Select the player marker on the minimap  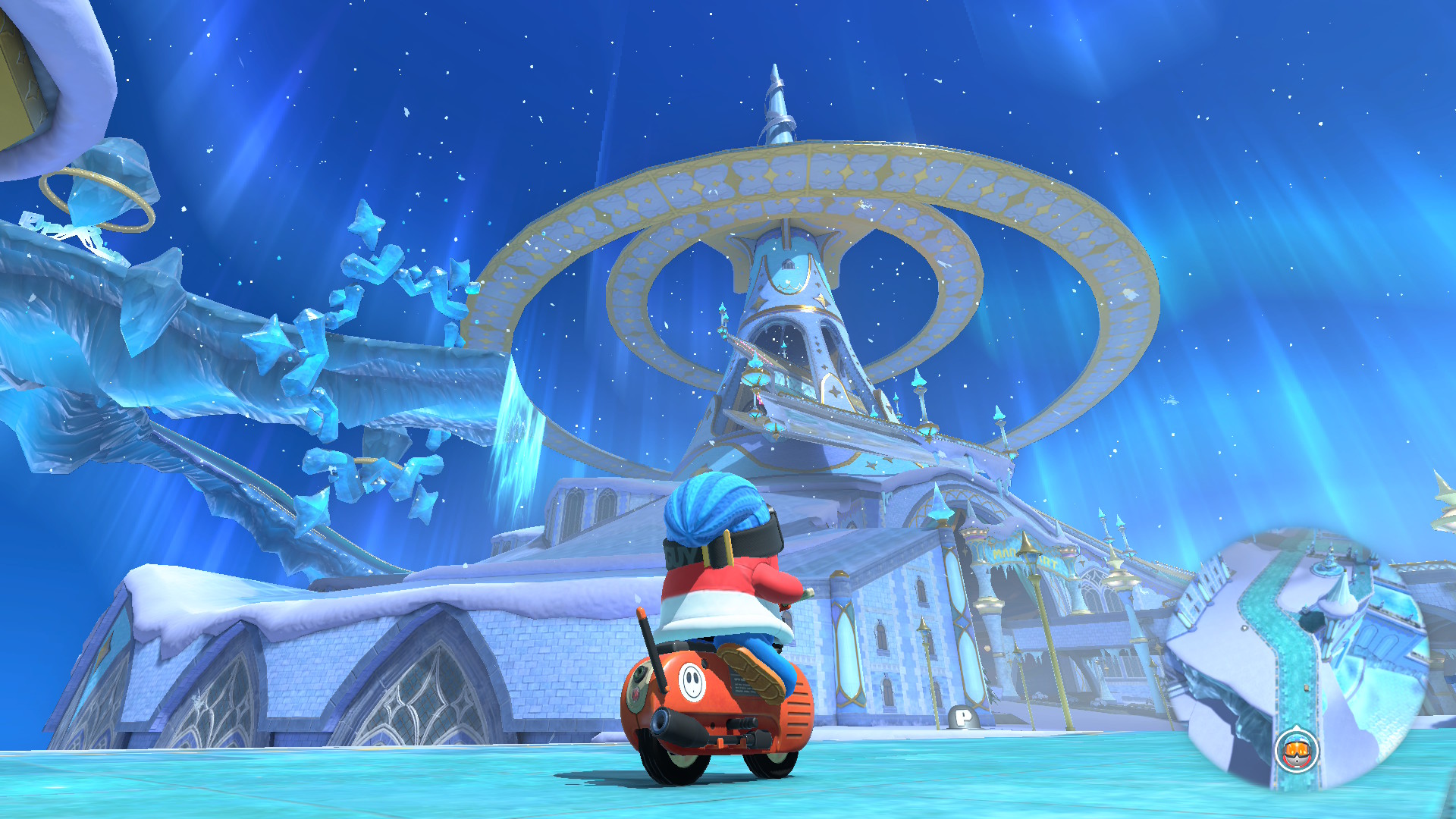click(1297, 751)
